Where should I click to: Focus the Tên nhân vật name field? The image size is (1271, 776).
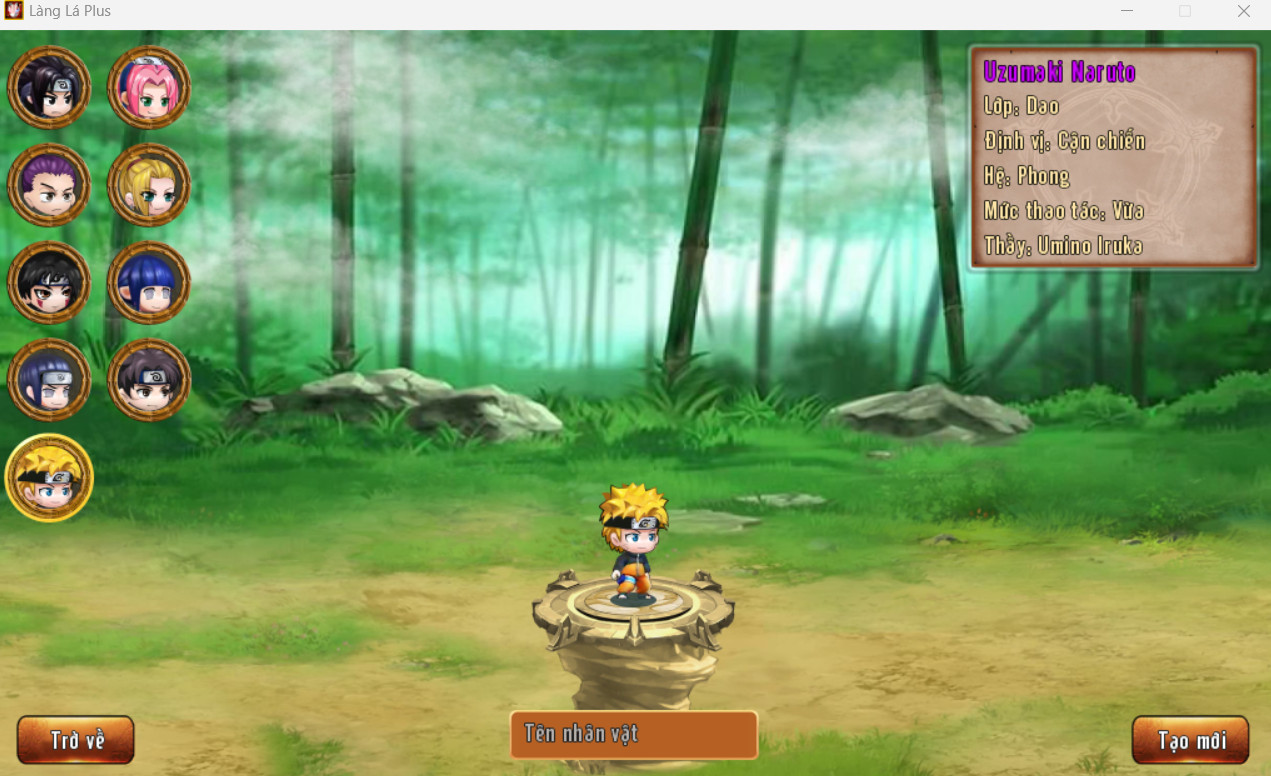(634, 735)
